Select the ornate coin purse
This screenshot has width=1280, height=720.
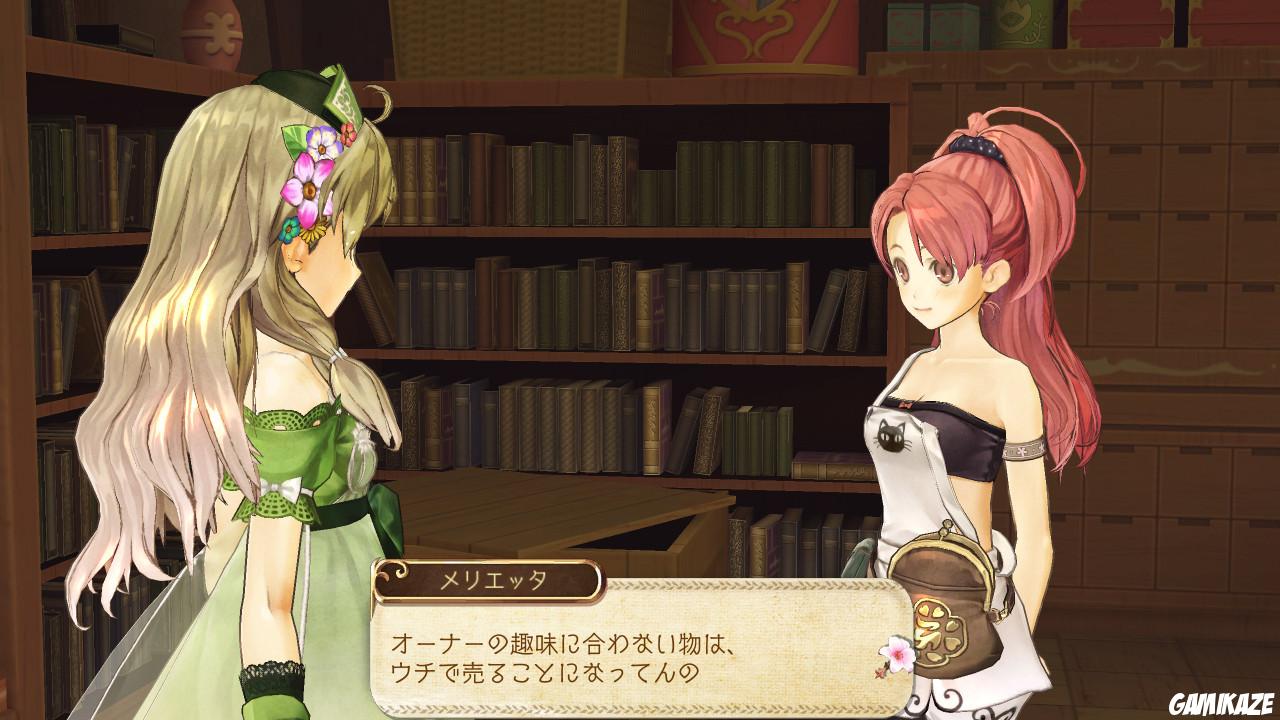[942, 580]
